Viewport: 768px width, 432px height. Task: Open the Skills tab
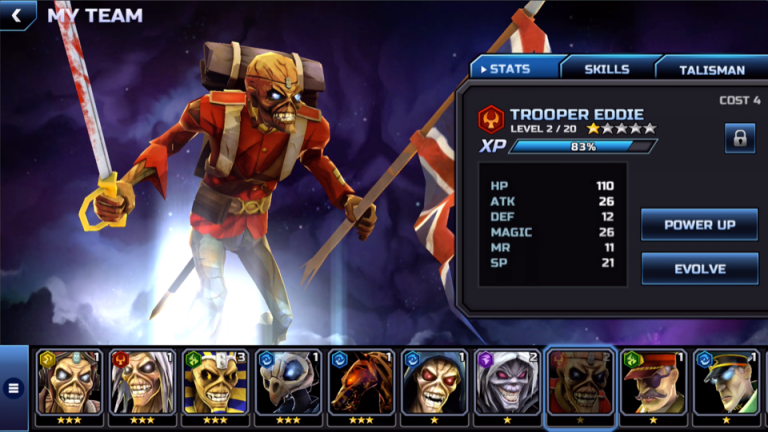click(607, 69)
